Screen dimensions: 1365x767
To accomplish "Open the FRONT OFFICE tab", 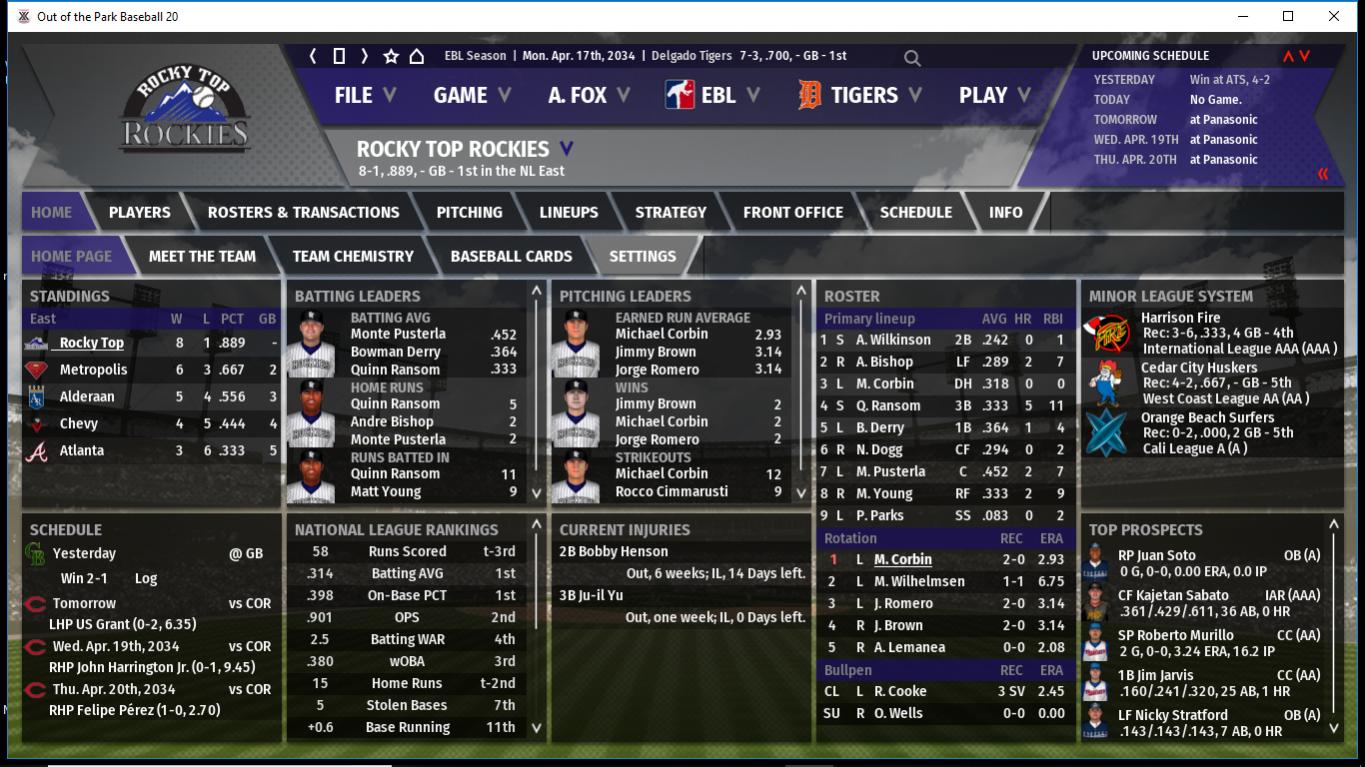I will click(x=792, y=212).
